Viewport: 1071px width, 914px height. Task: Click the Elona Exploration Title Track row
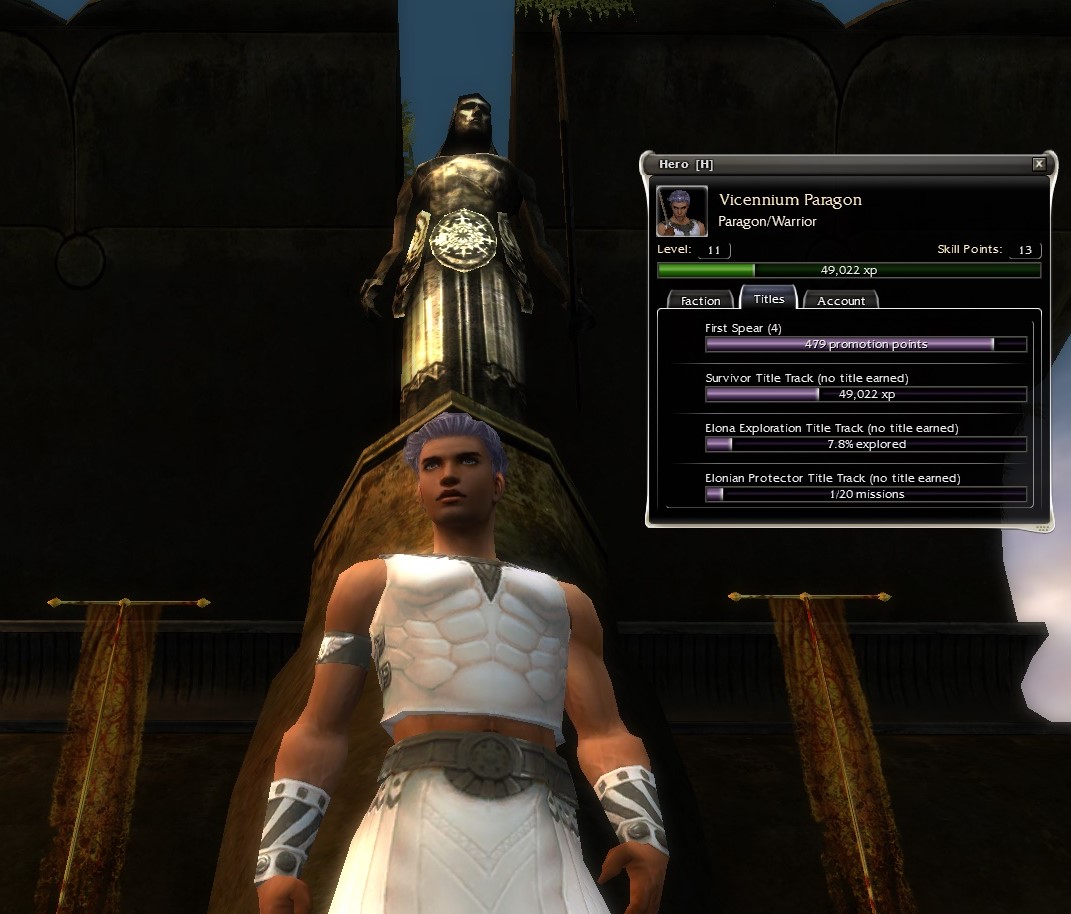pyautogui.click(x=865, y=437)
